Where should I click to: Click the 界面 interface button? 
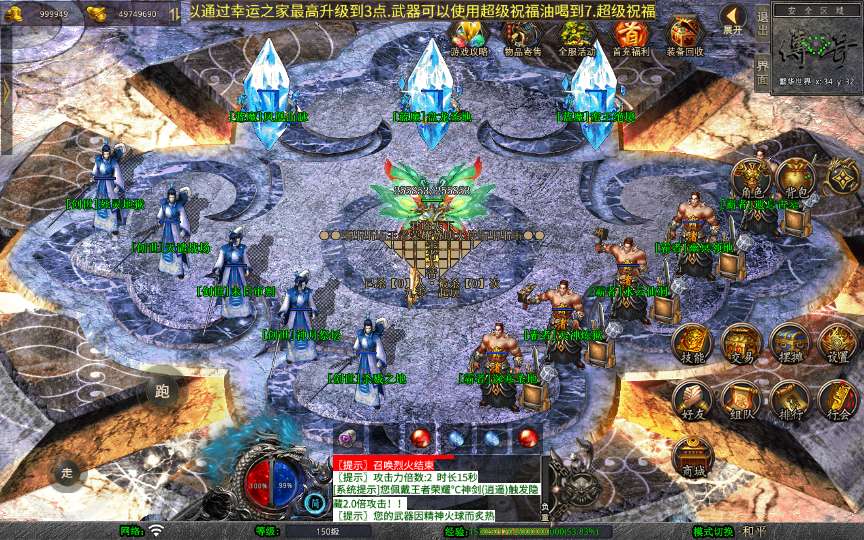tap(762, 70)
